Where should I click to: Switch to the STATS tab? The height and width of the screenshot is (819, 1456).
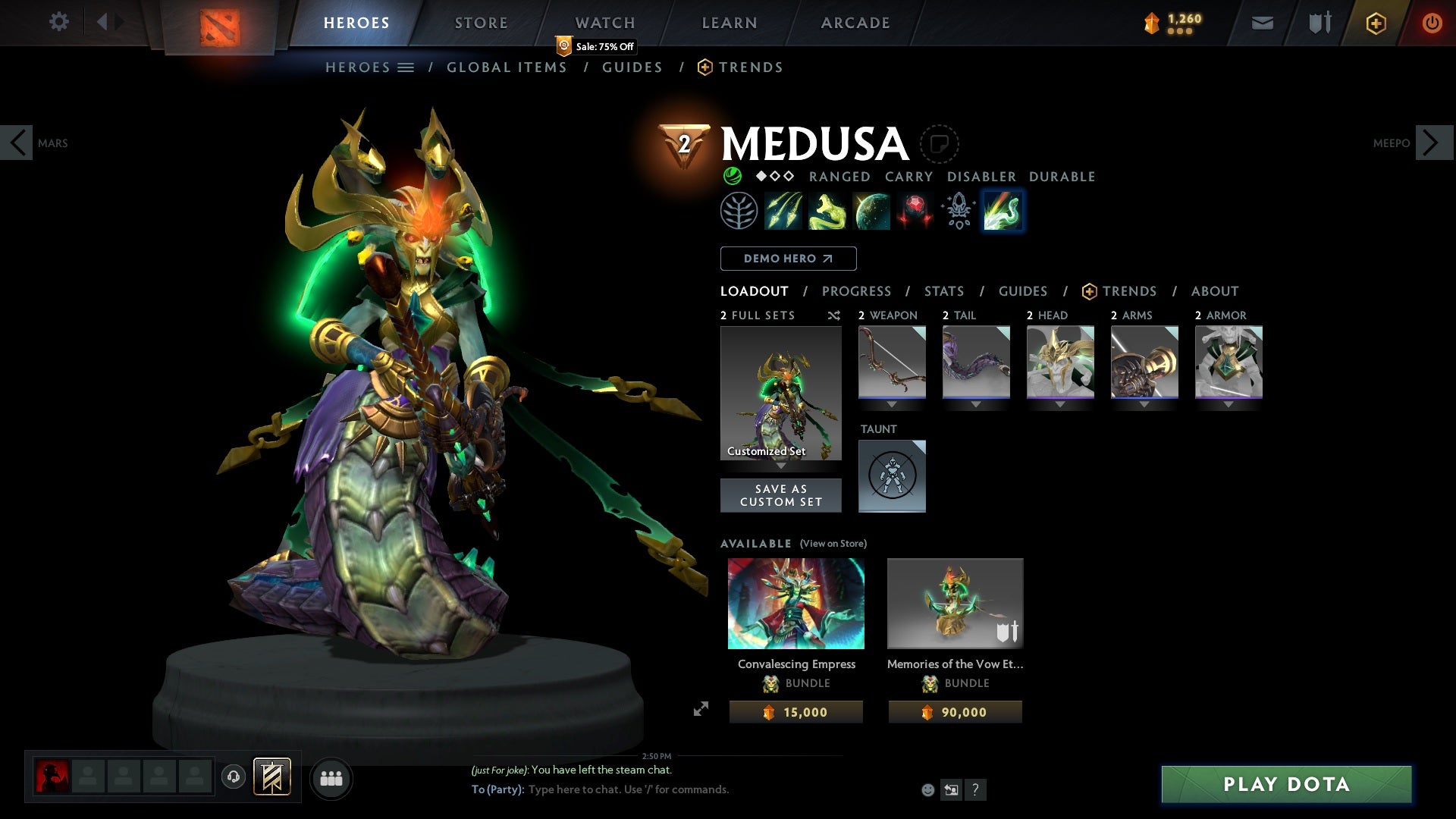click(943, 291)
